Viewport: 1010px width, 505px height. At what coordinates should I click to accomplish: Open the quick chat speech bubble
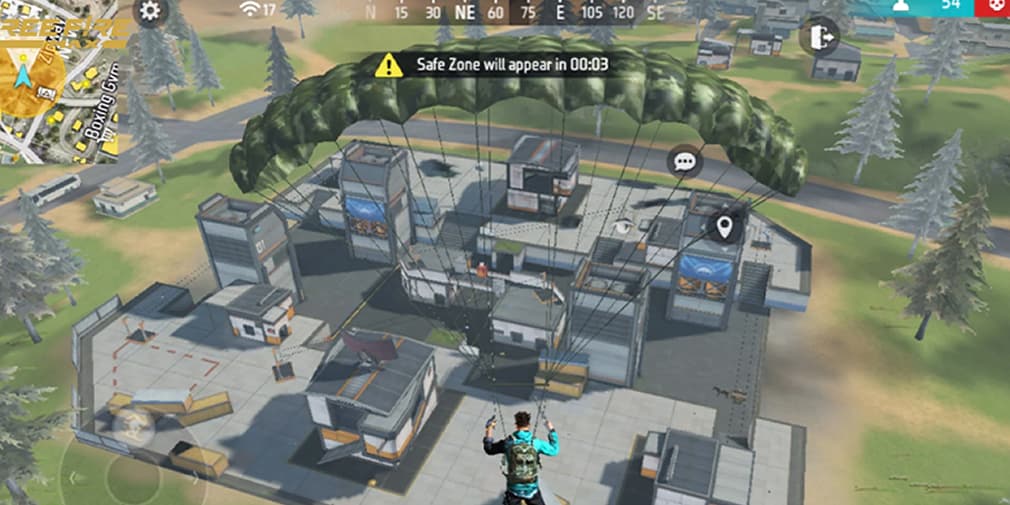(685, 162)
